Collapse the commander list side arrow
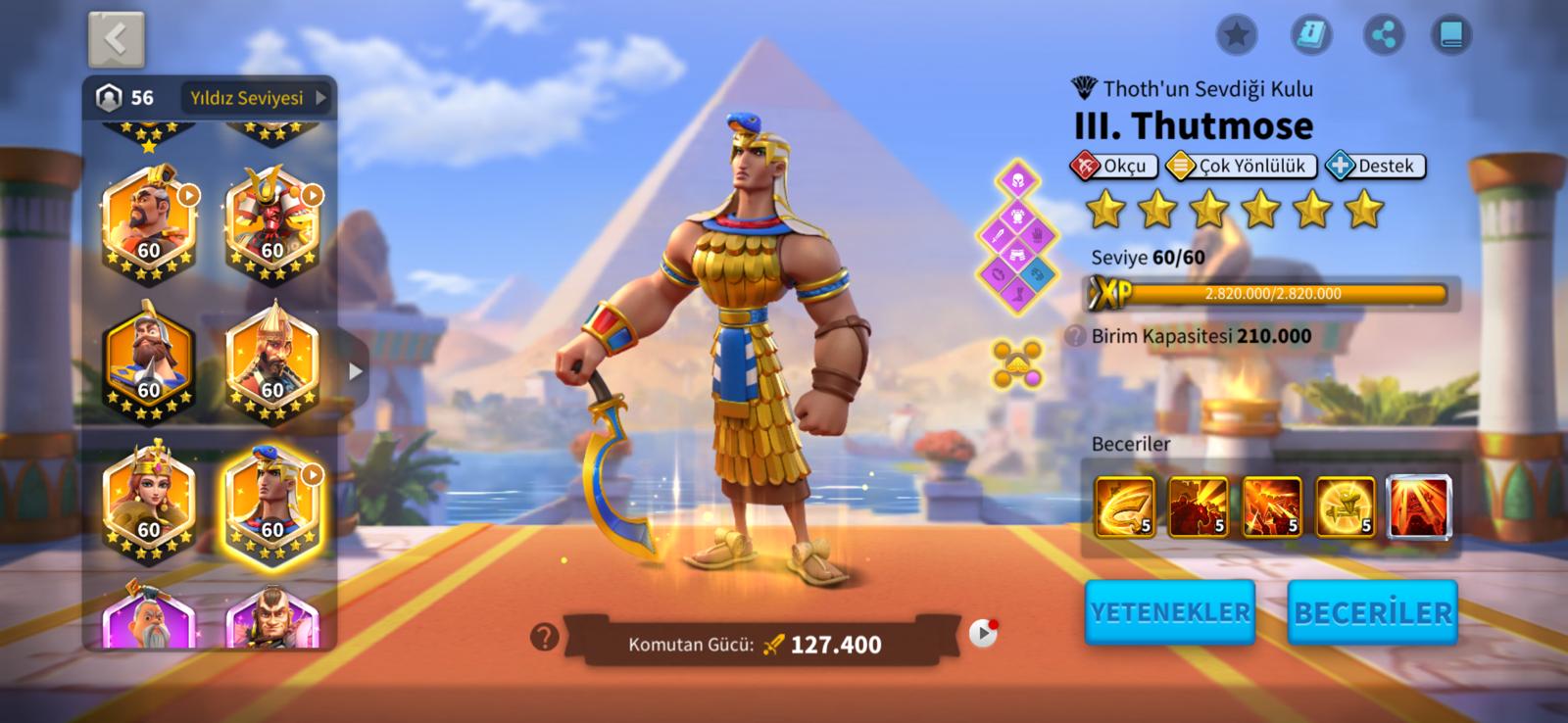The width and height of the screenshot is (1568, 723). 356,371
